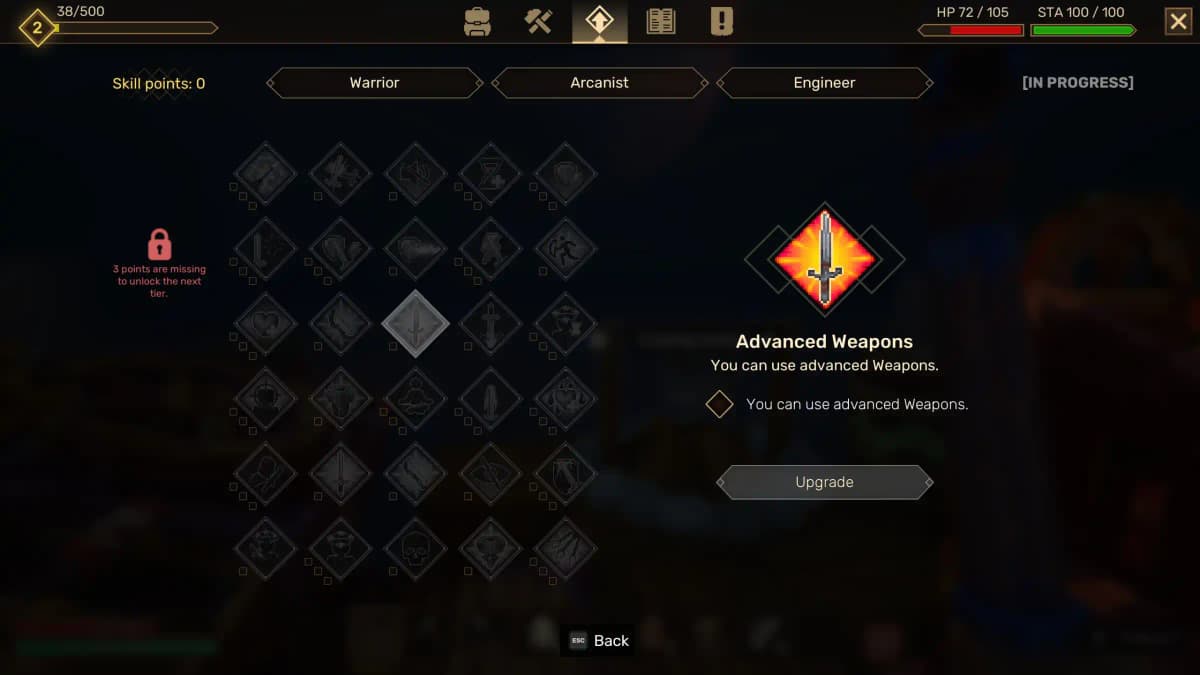Open the backpack inventory tab
Viewport: 1200px width, 675px height.
pos(478,22)
